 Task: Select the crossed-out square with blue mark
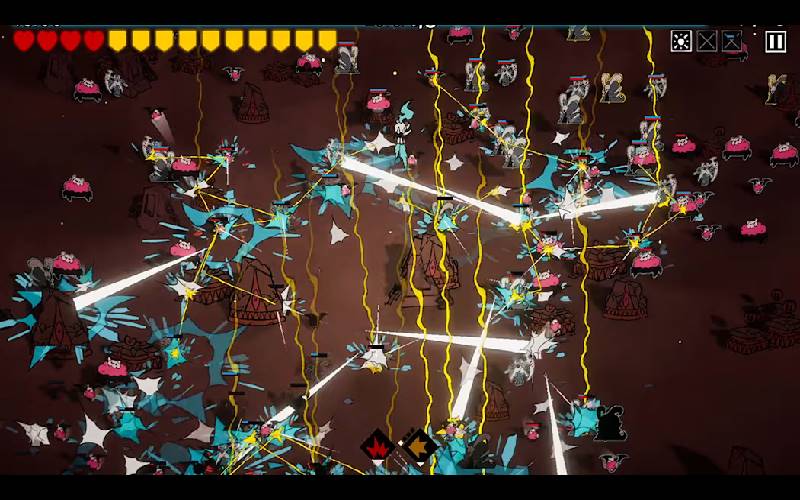click(x=732, y=41)
